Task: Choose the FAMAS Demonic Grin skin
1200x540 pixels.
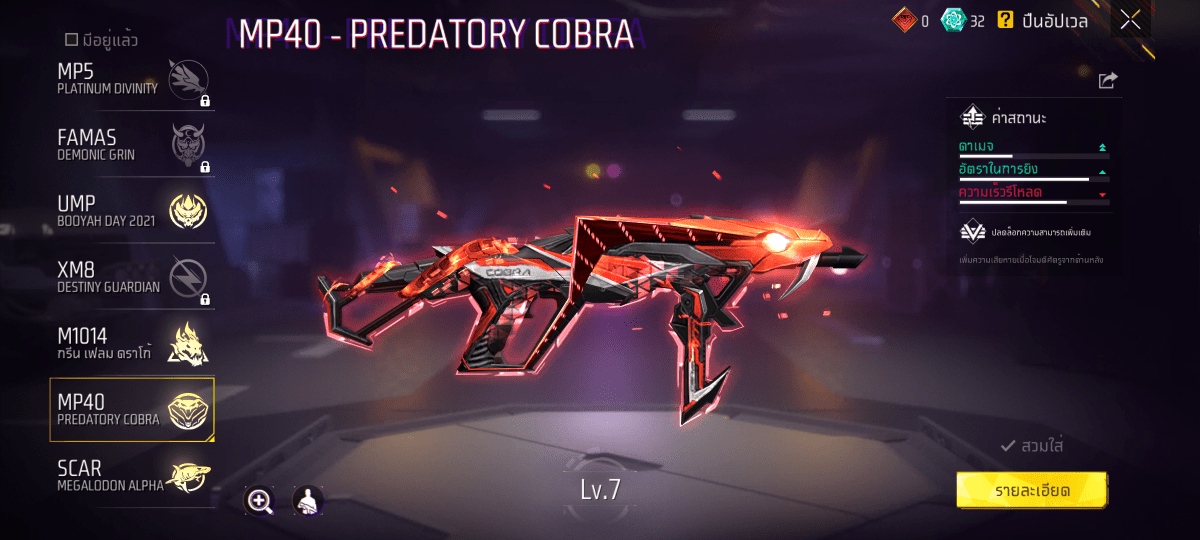Action: coord(132,146)
